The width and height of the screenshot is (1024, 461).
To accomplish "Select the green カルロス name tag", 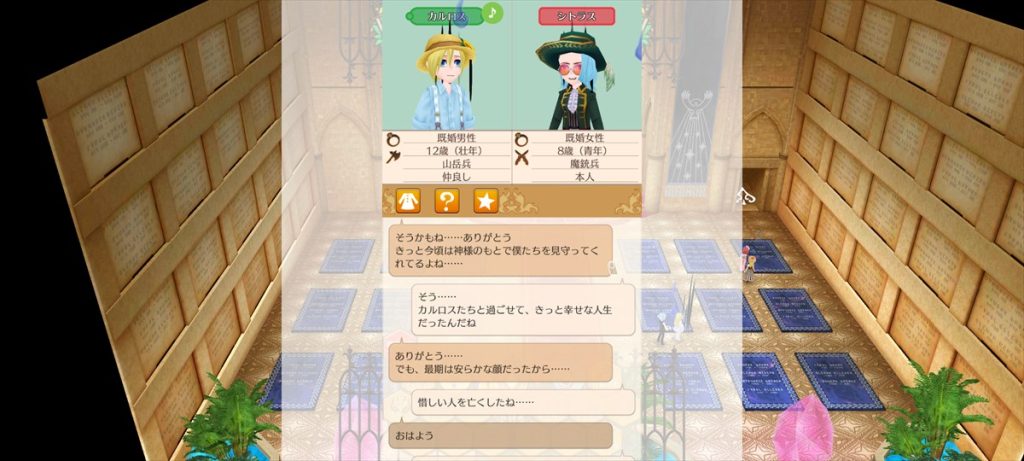I will 445,16.
